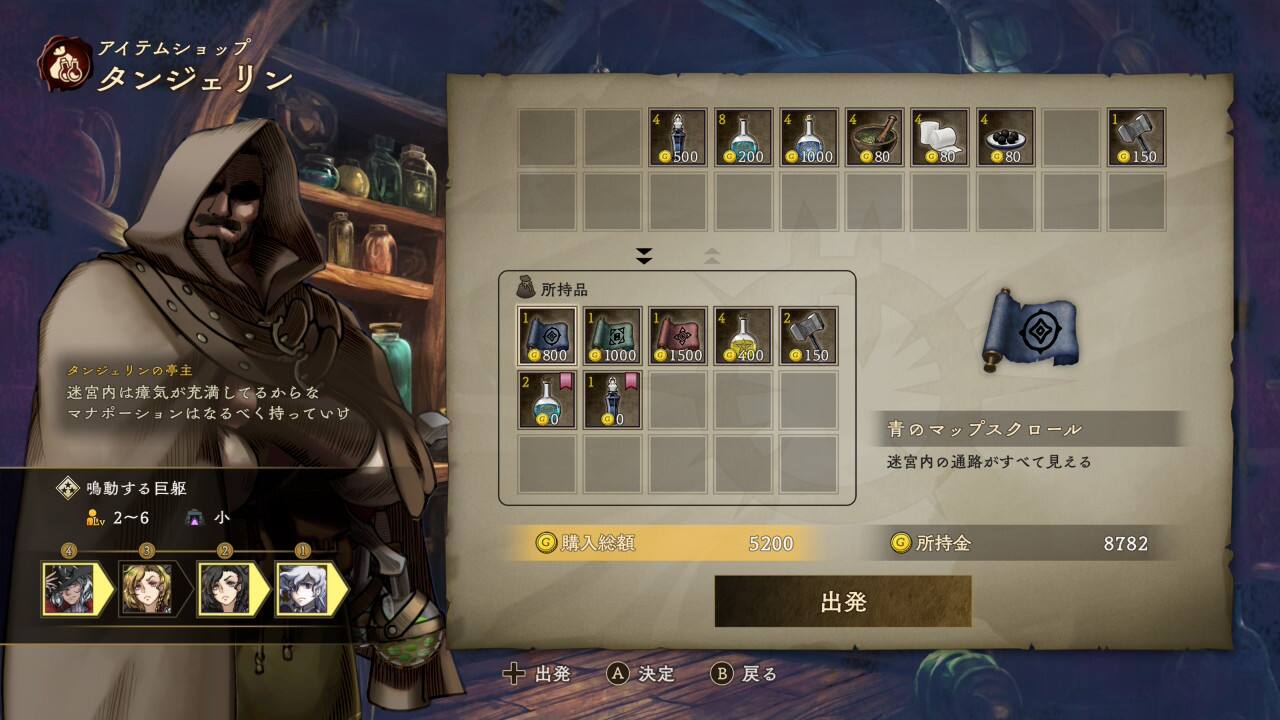The height and width of the screenshot is (720, 1280).
Task: Select the blue map scroll in 所持品
Action: 547,336
